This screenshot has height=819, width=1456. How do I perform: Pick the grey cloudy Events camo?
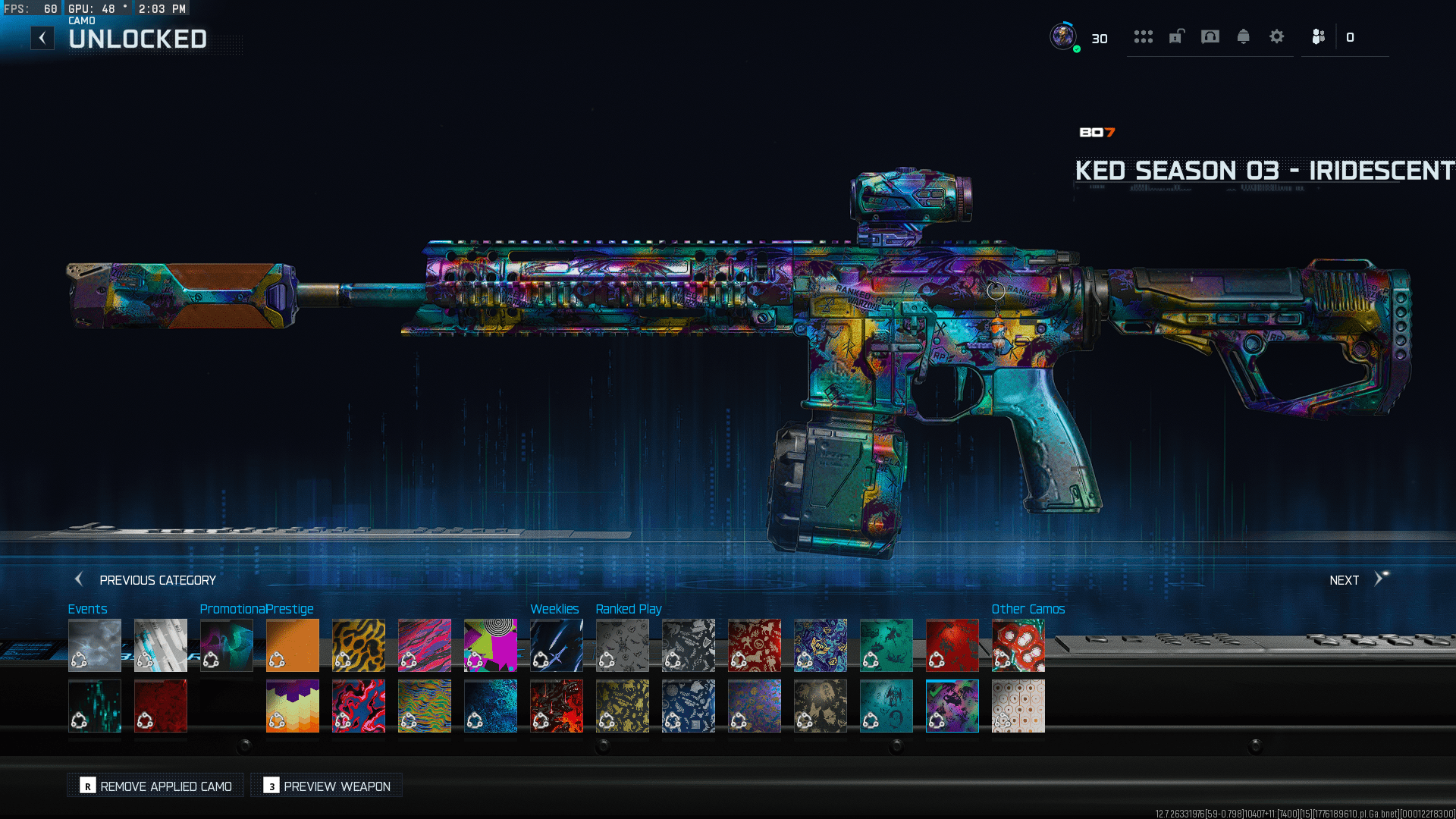[x=95, y=645]
